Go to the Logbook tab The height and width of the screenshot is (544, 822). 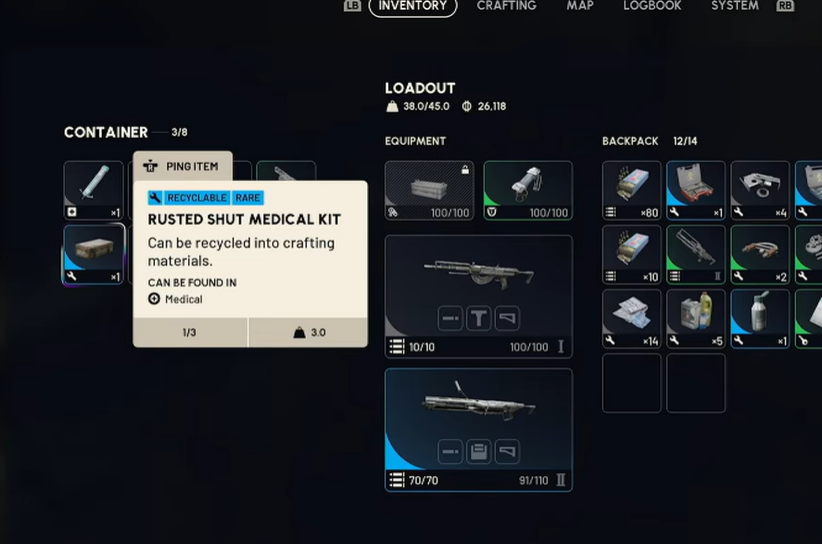pos(652,6)
